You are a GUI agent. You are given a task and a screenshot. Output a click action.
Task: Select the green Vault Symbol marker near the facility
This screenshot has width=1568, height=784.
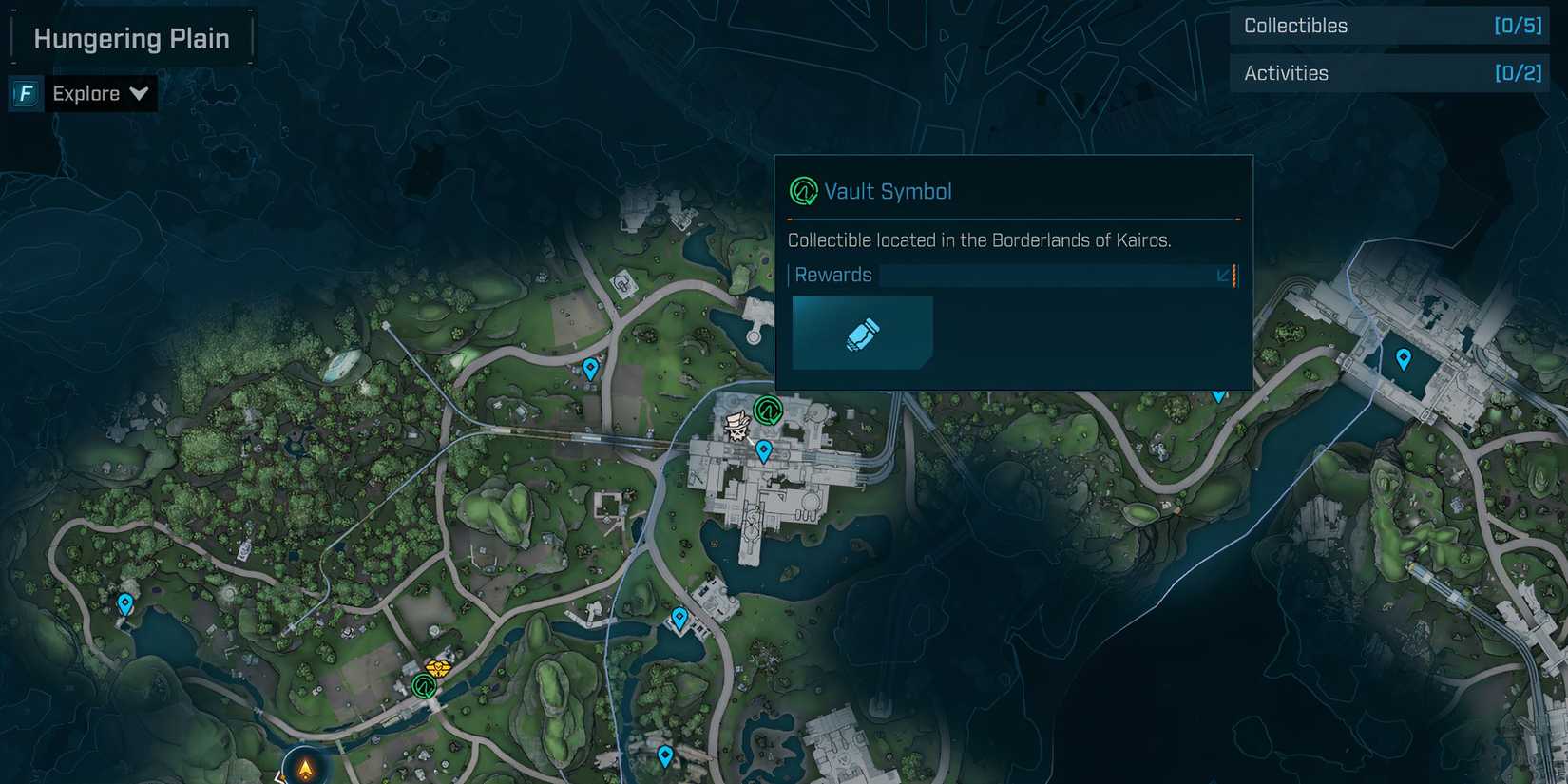(x=766, y=411)
